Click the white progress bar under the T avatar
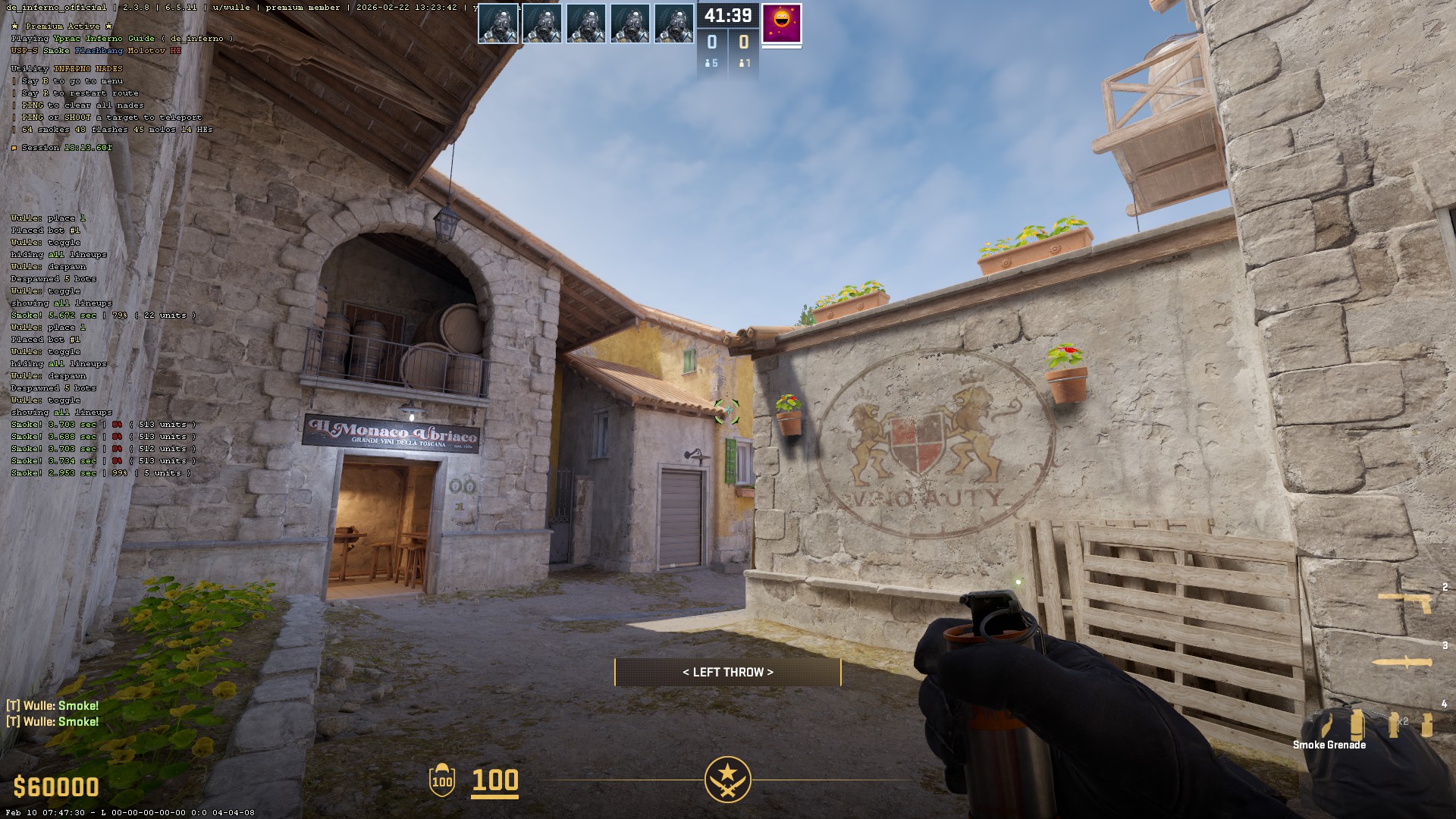The image size is (1456, 819). click(782, 48)
